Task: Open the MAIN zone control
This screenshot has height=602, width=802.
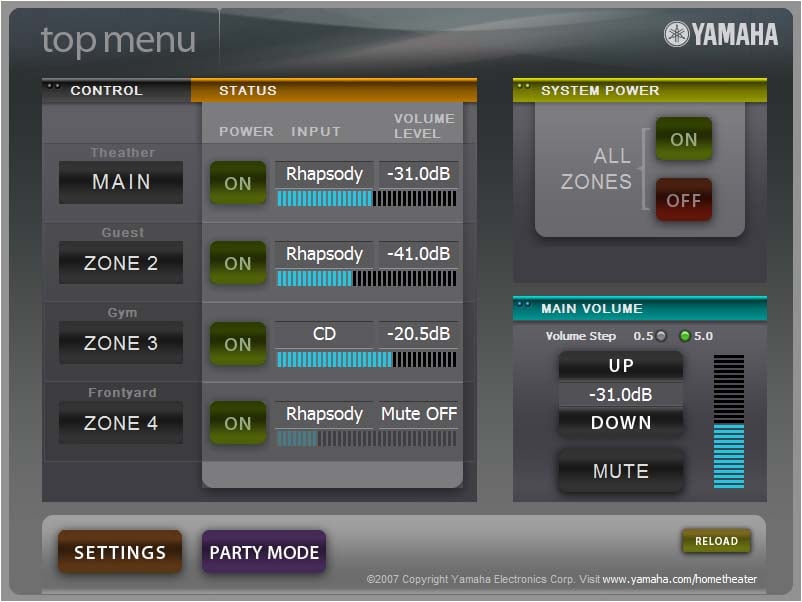Action: click(x=121, y=182)
